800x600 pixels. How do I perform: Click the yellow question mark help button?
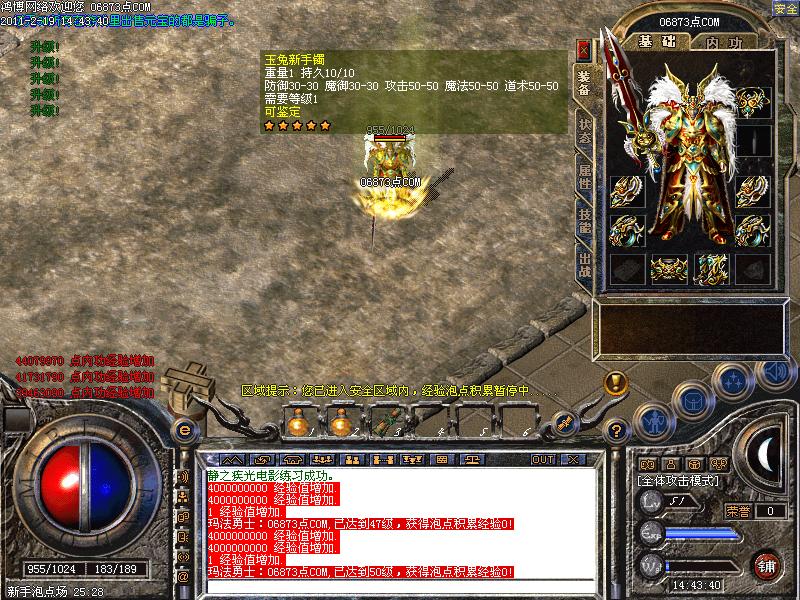[x=617, y=431]
